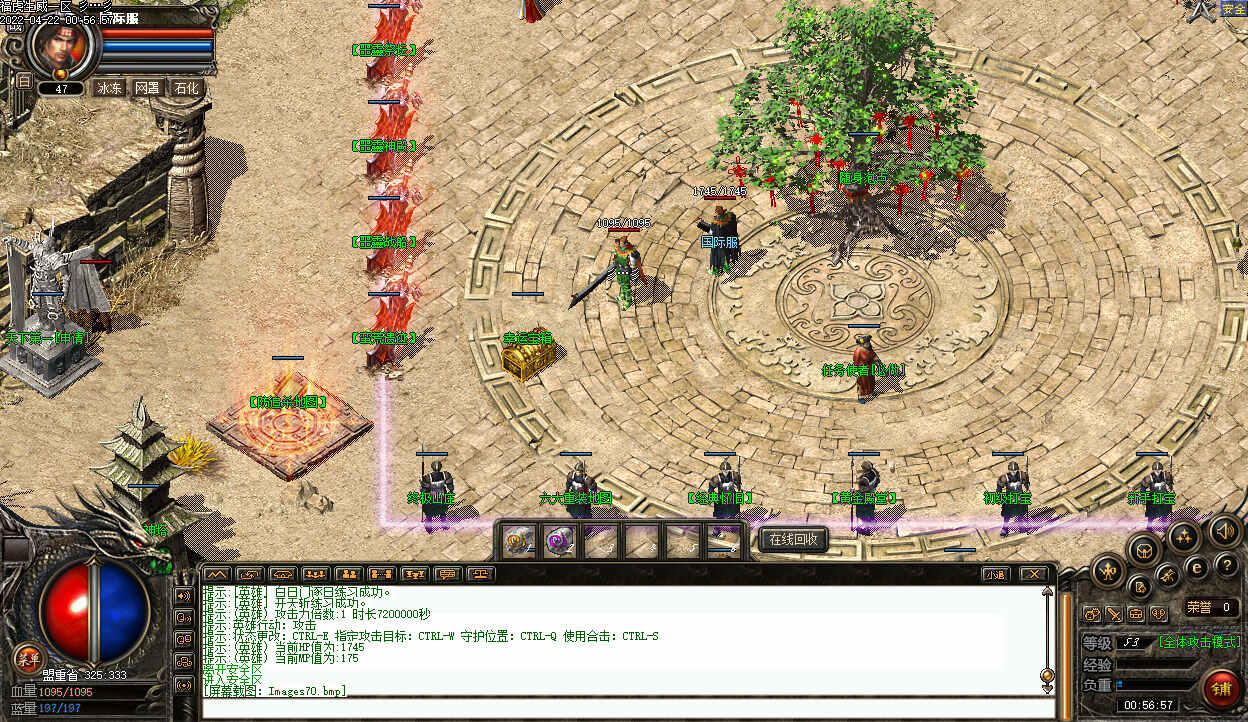This screenshot has height=722, width=1248.
Task: Click the hero portrait at top left
Action: click(x=62, y=45)
